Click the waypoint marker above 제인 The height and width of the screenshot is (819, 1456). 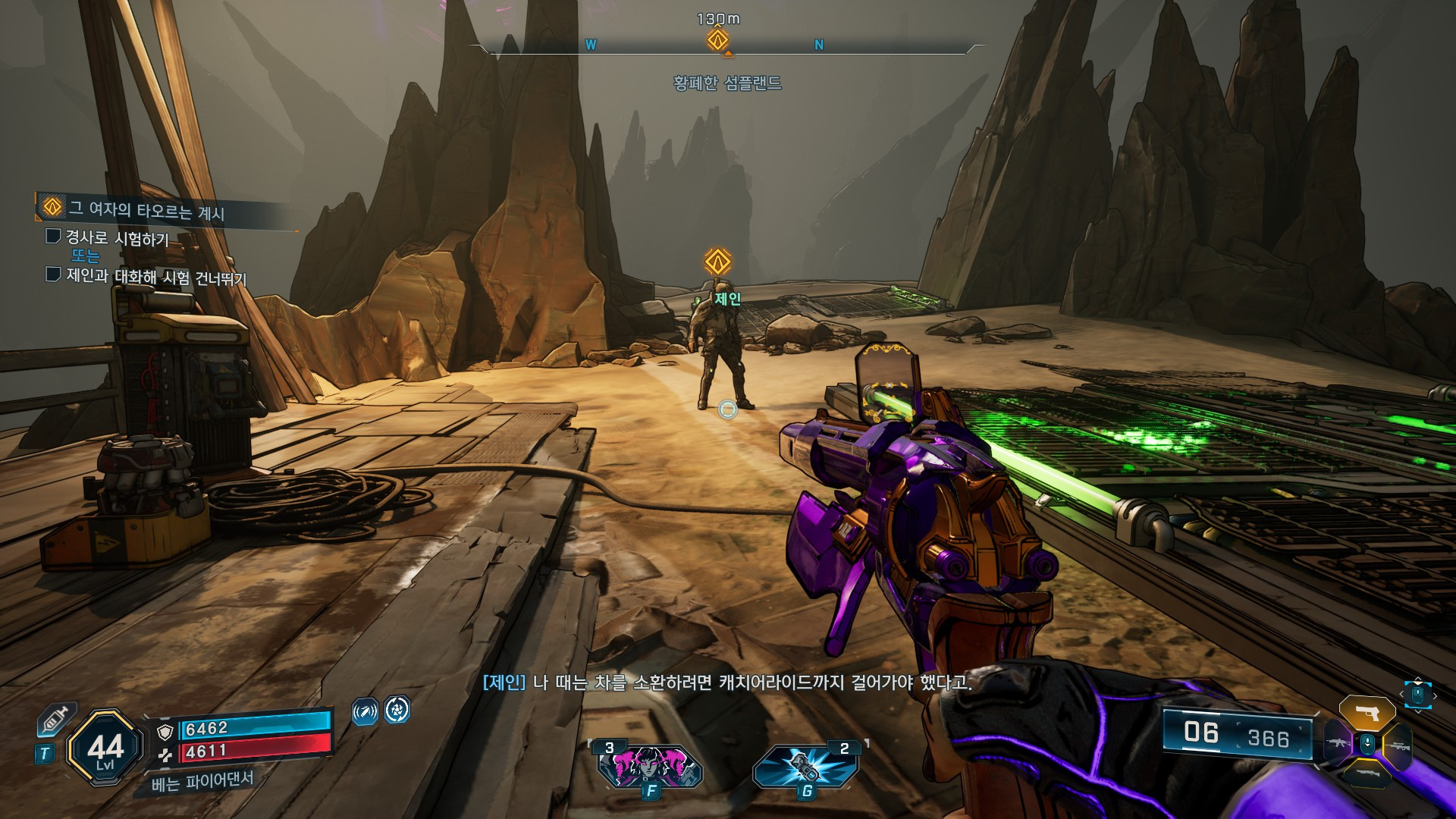point(717,262)
